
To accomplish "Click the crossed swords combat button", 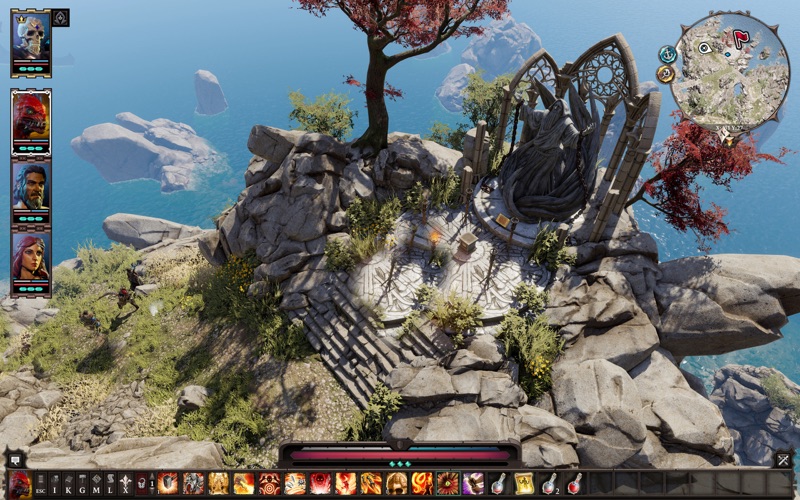I will [x=783, y=460].
